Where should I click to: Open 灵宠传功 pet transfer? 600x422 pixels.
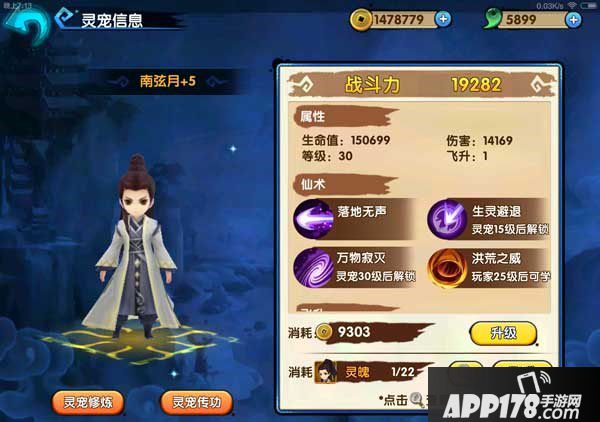(x=196, y=402)
